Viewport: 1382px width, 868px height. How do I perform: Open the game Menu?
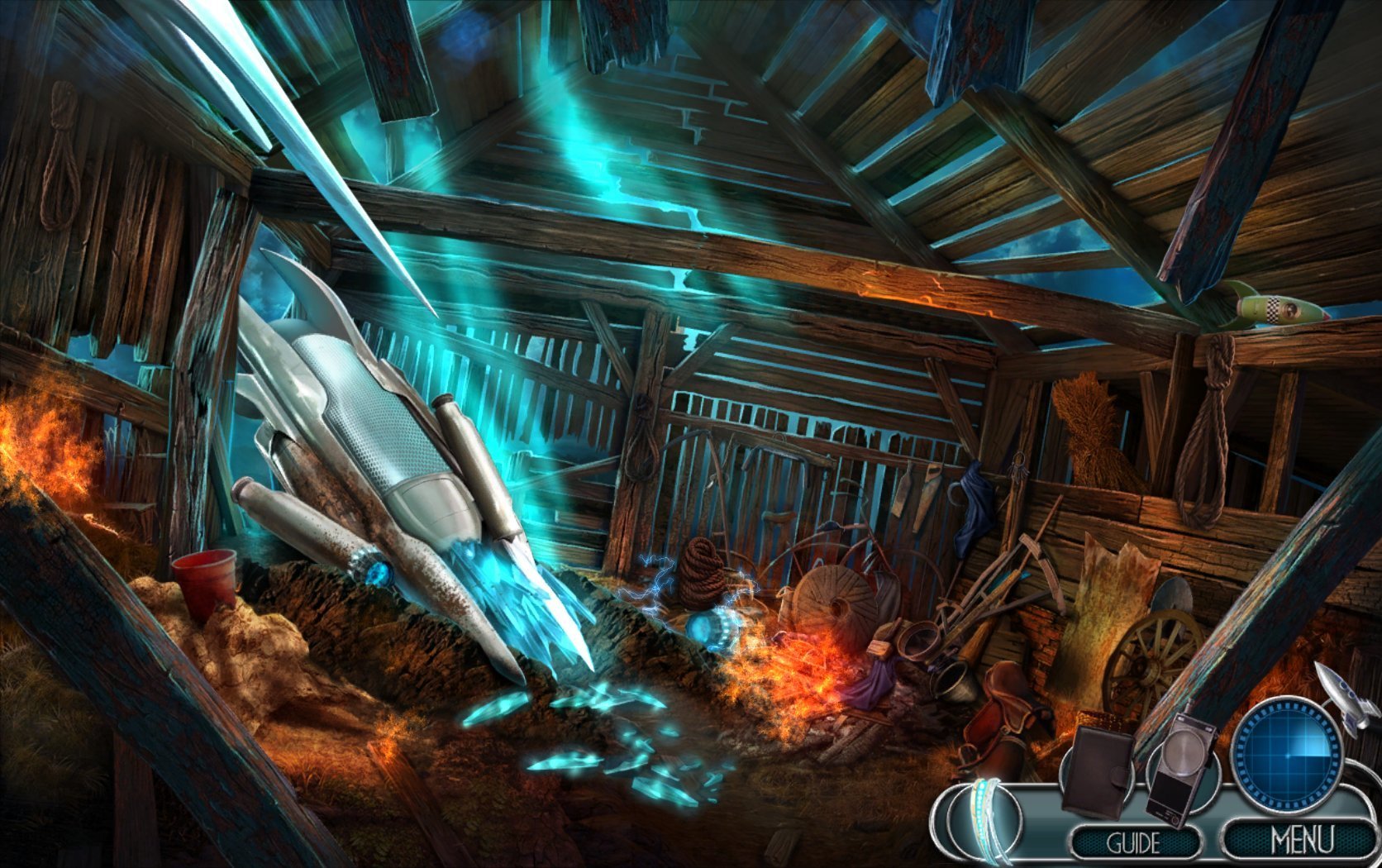[1302, 840]
